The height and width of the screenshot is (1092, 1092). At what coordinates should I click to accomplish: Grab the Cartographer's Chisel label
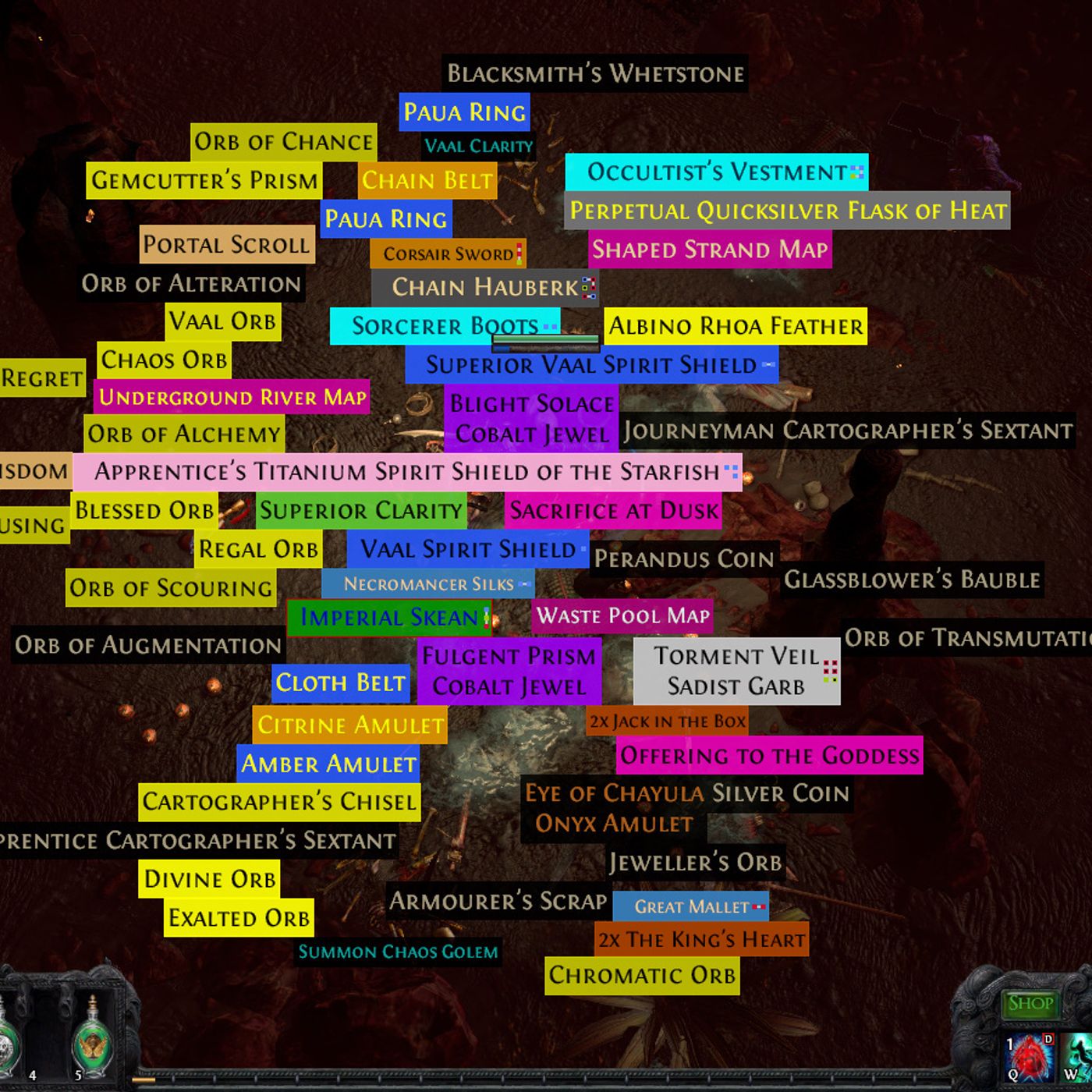point(279,802)
